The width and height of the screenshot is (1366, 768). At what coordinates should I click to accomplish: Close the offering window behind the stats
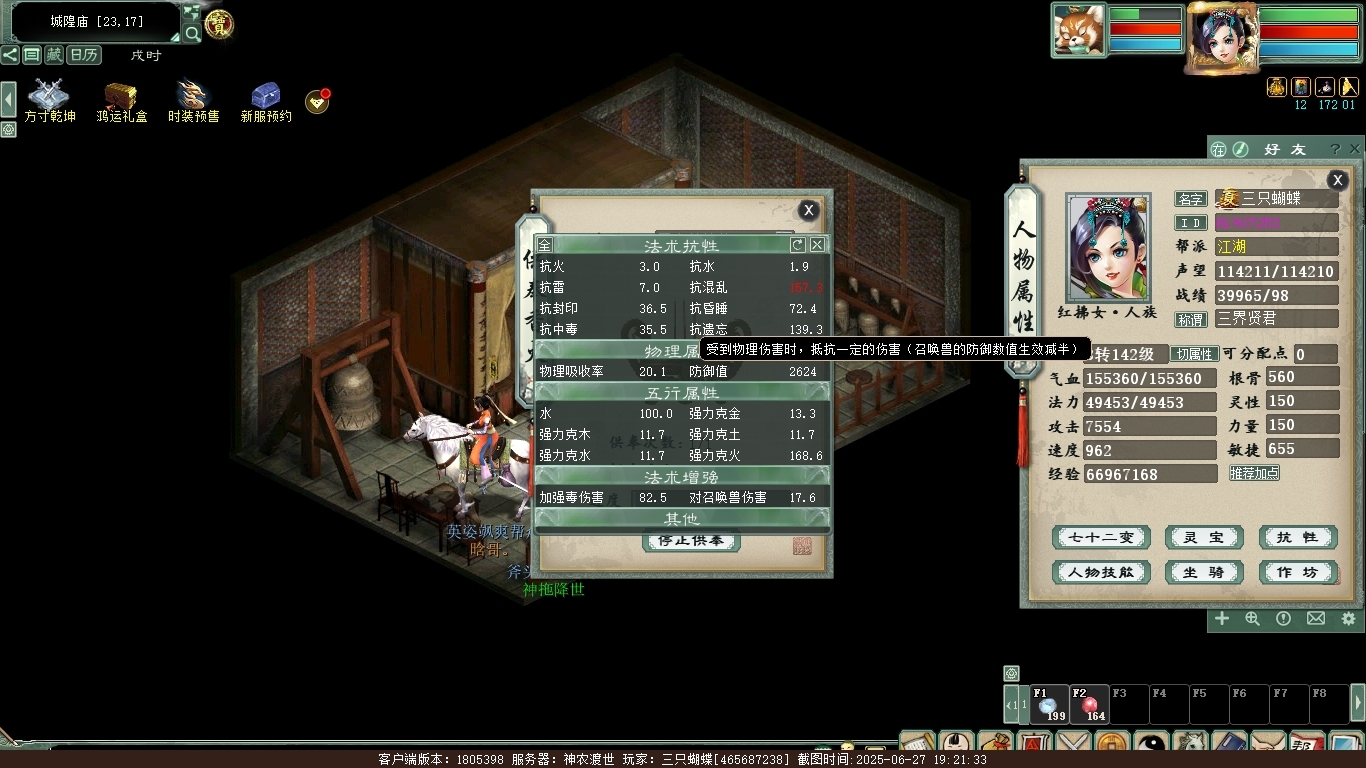point(808,210)
